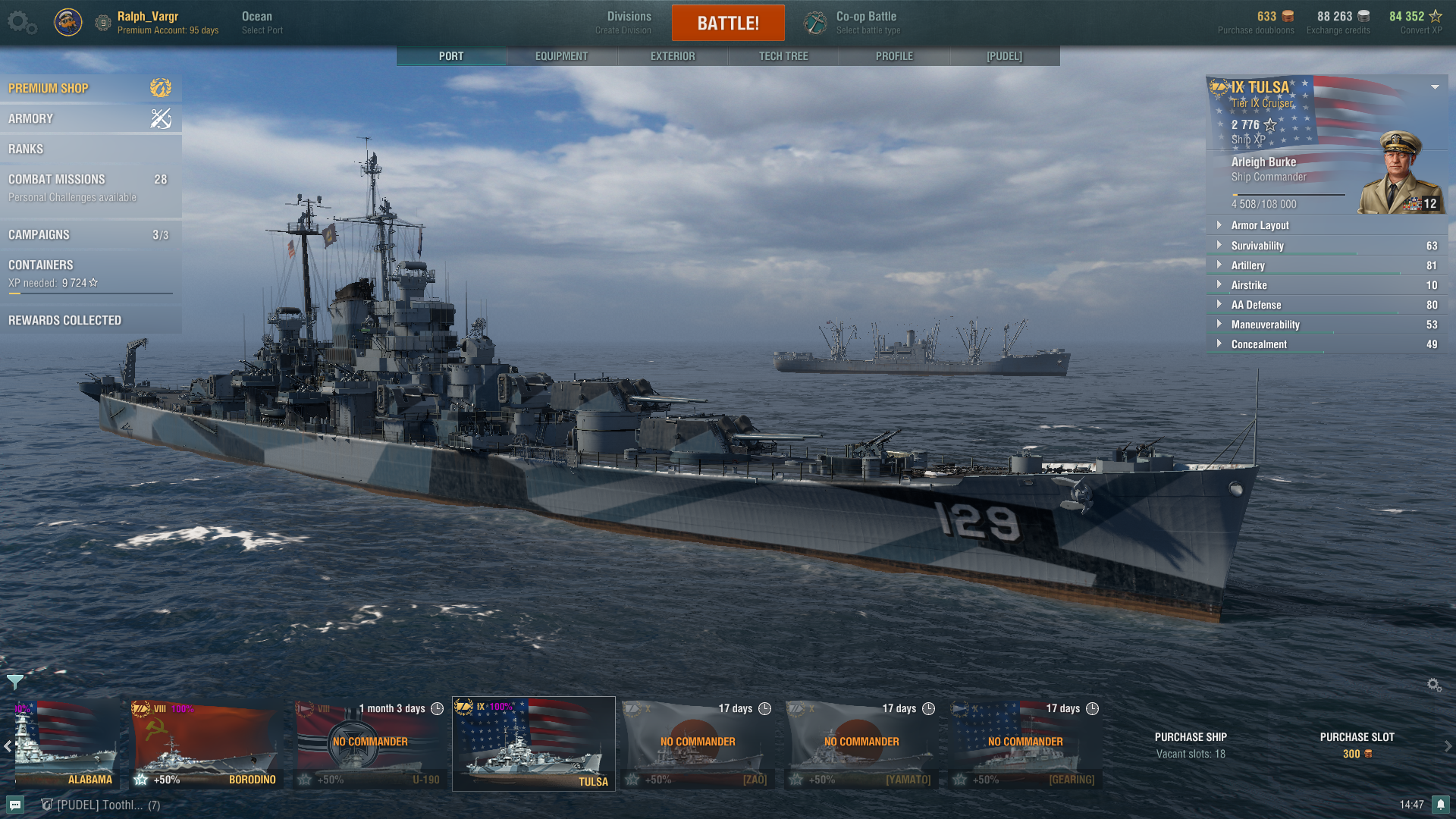Select Co-op Battle type selector
This screenshot has height=819, width=1456.
[x=867, y=23]
